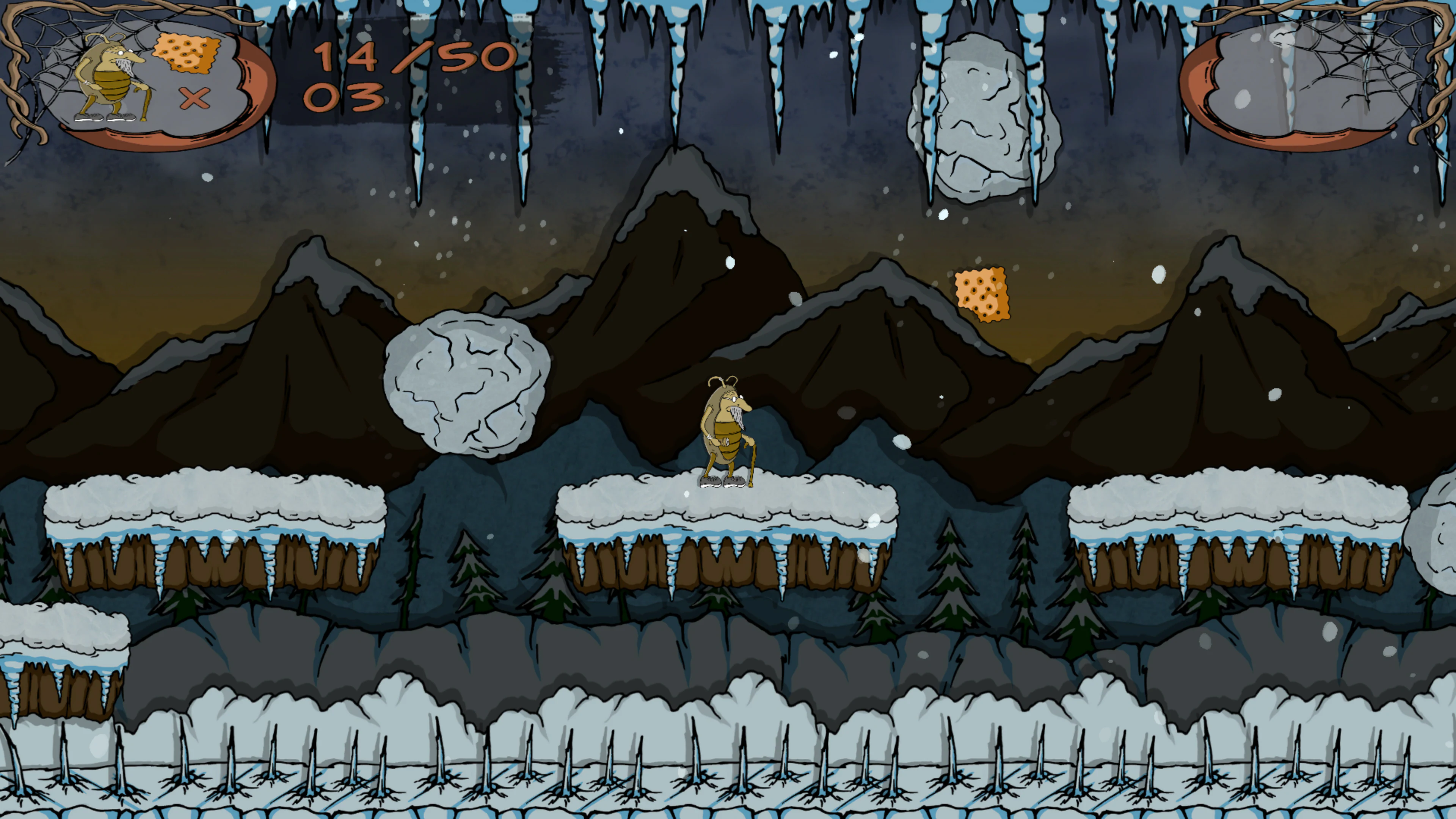Select the player bug standing on the center platform
1456x819 pixels.
tap(726, 432)
